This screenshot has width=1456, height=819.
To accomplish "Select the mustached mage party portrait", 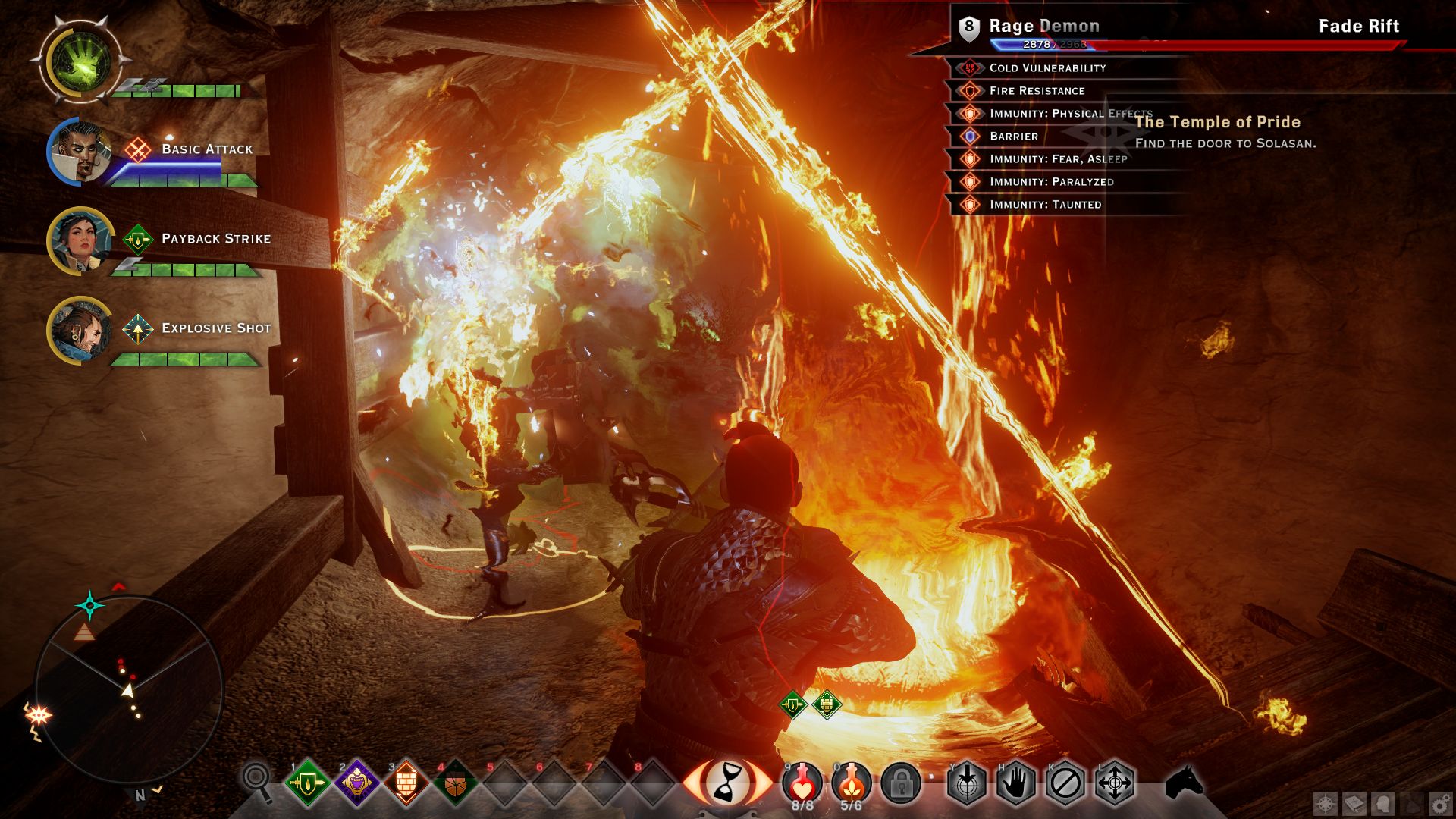I will (x=80, y=152).
